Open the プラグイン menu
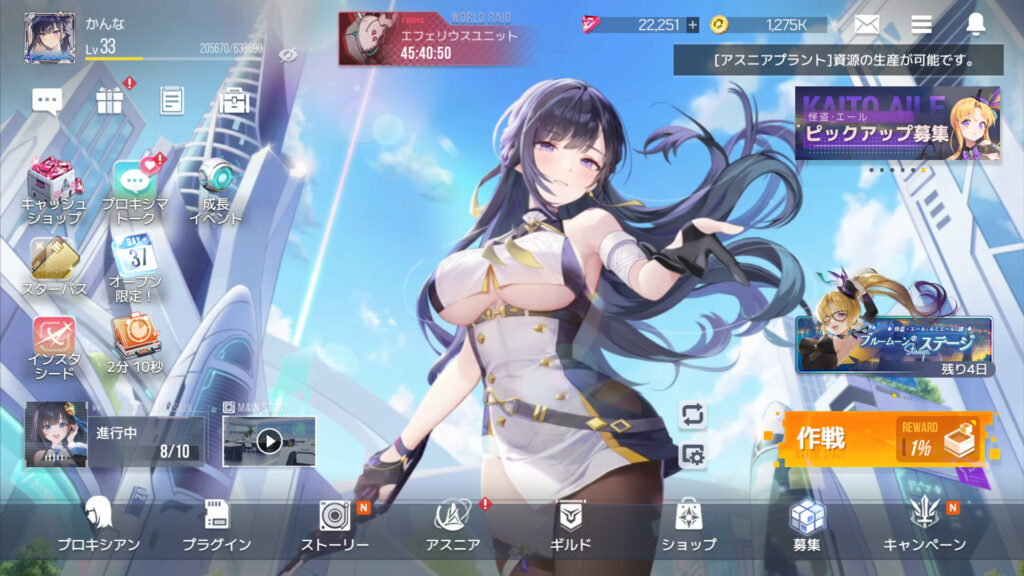The height and width of the screenshot is (576, 1024). tap(216, 525)
